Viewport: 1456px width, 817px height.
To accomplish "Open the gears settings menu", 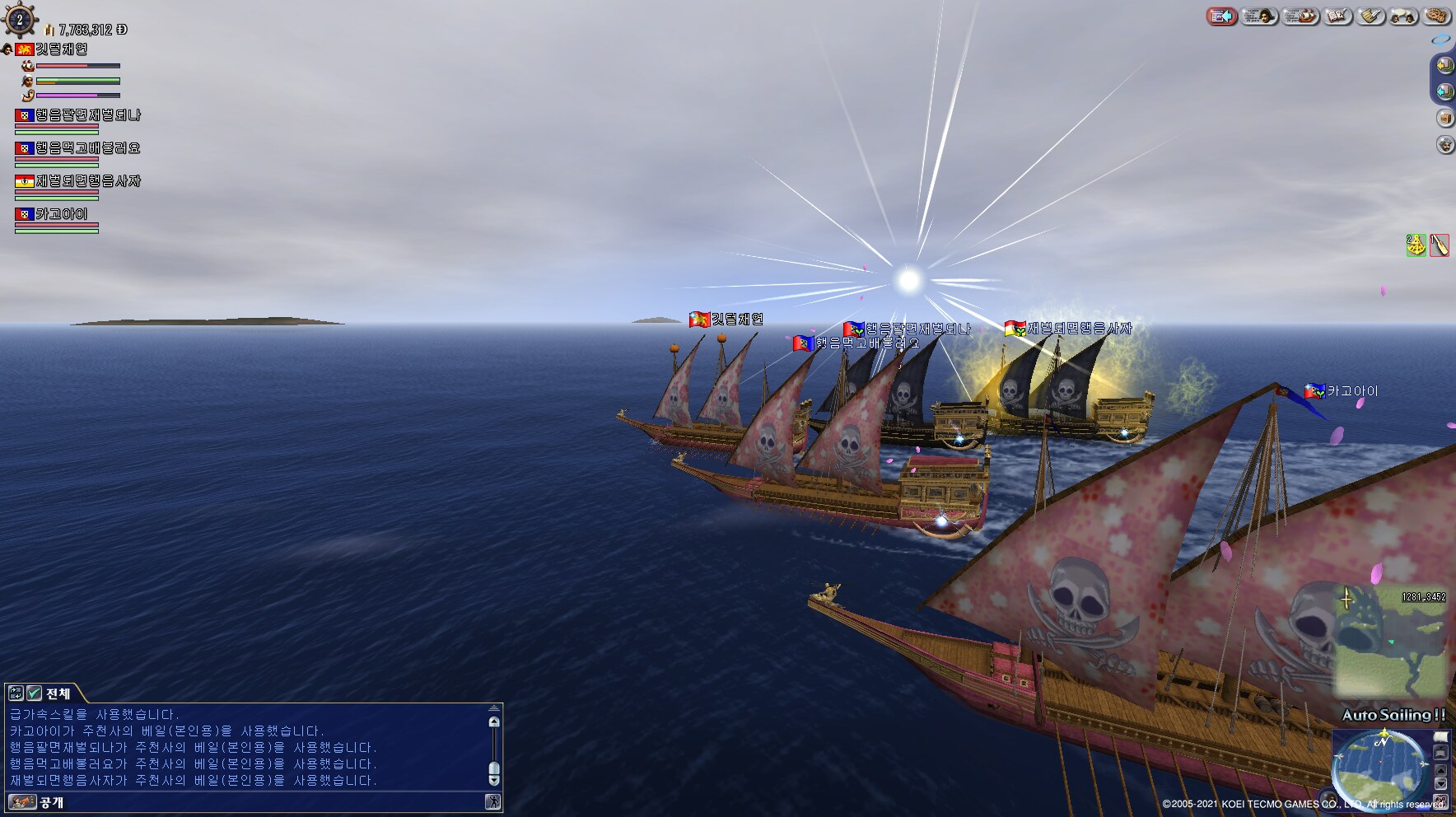I will click(1436, 16).
